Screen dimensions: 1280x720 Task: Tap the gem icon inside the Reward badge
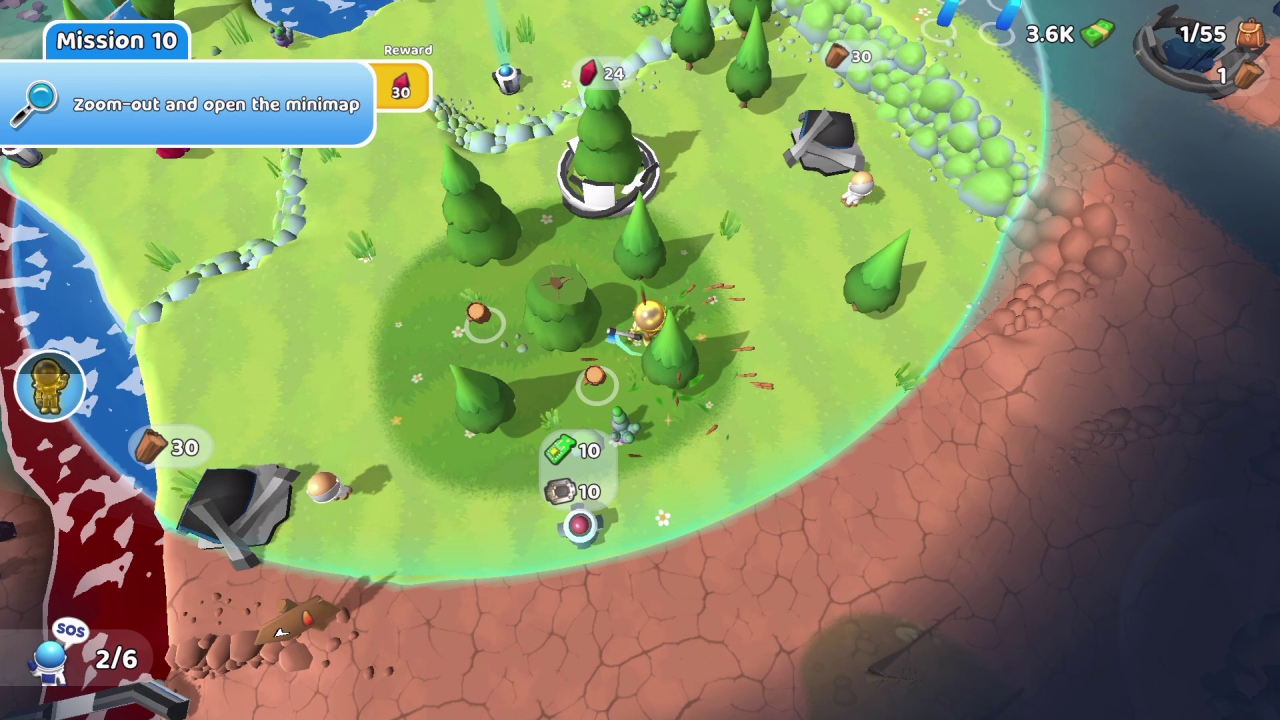401,79
